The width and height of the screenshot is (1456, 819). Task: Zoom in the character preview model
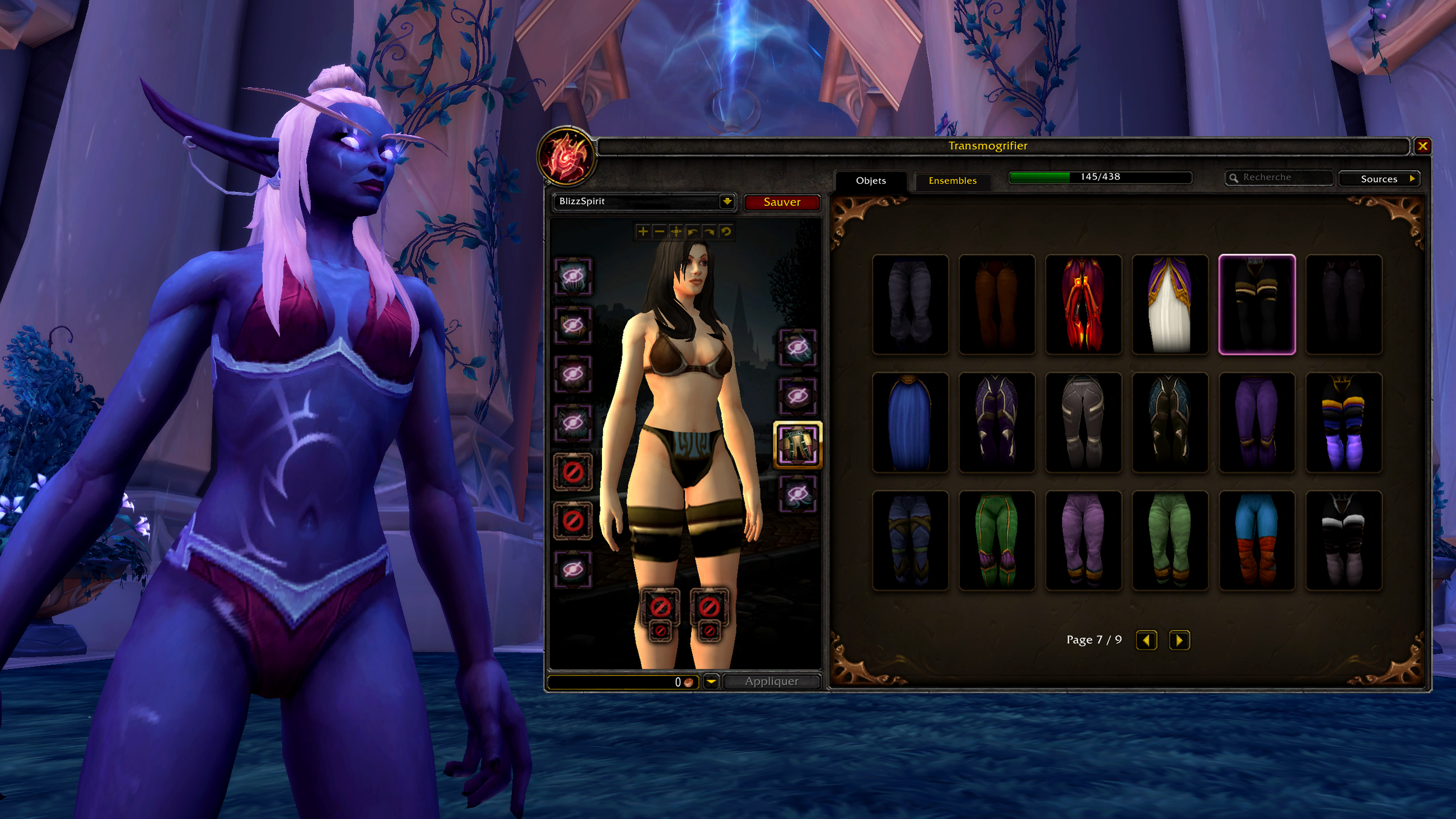pos(643,232)
